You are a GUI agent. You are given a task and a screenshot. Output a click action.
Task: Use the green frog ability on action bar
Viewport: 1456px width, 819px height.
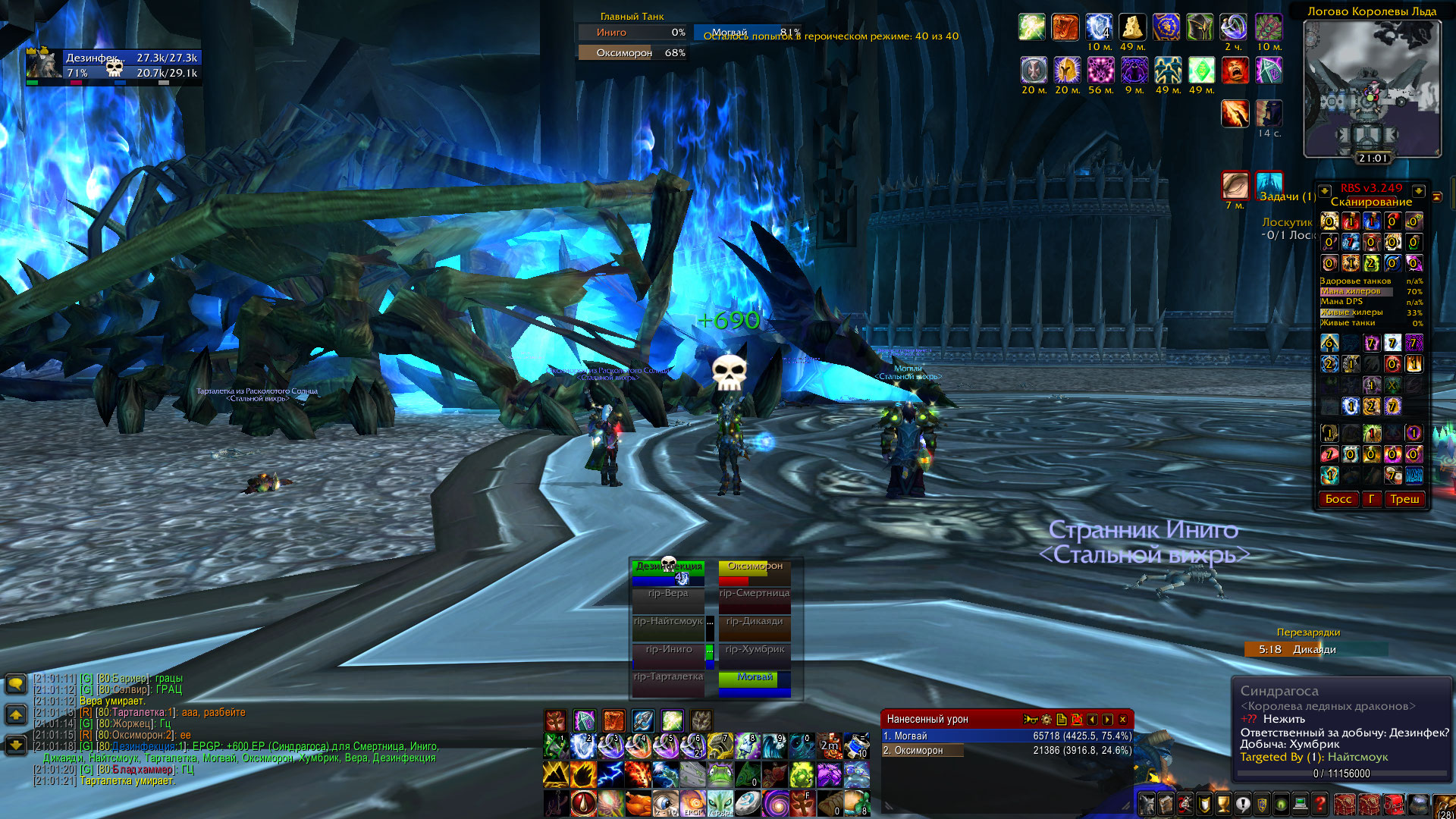click(x=720, y=775)
